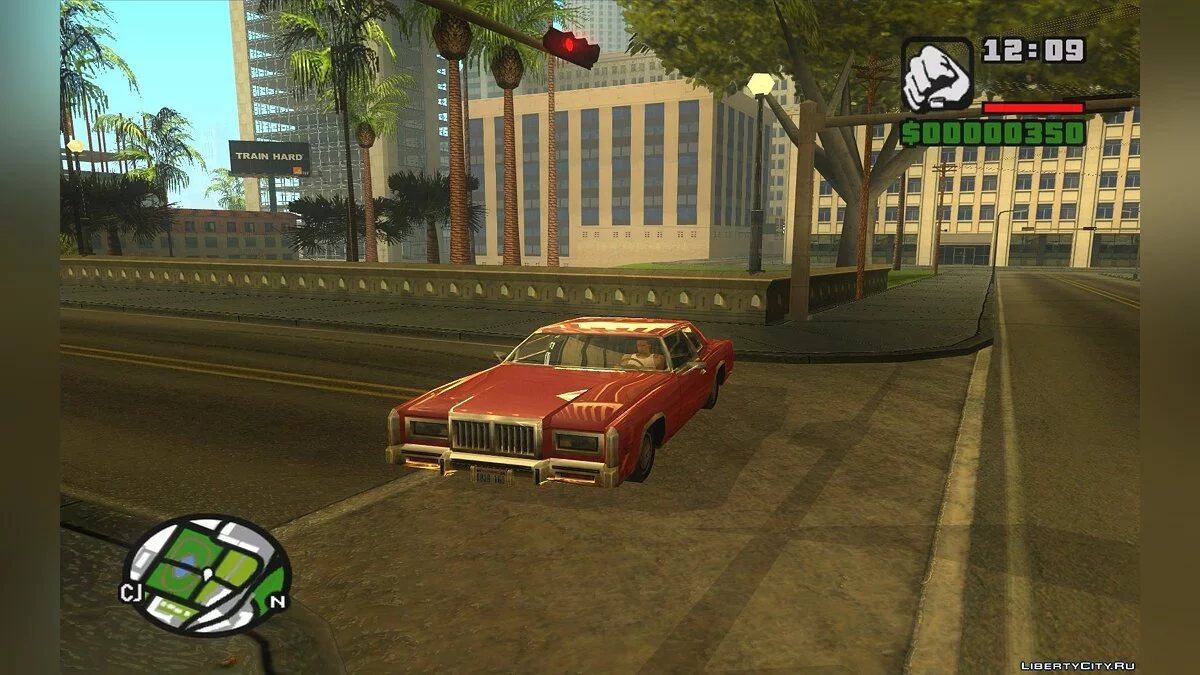Click the north N marker on radar

tap(278, 601)
